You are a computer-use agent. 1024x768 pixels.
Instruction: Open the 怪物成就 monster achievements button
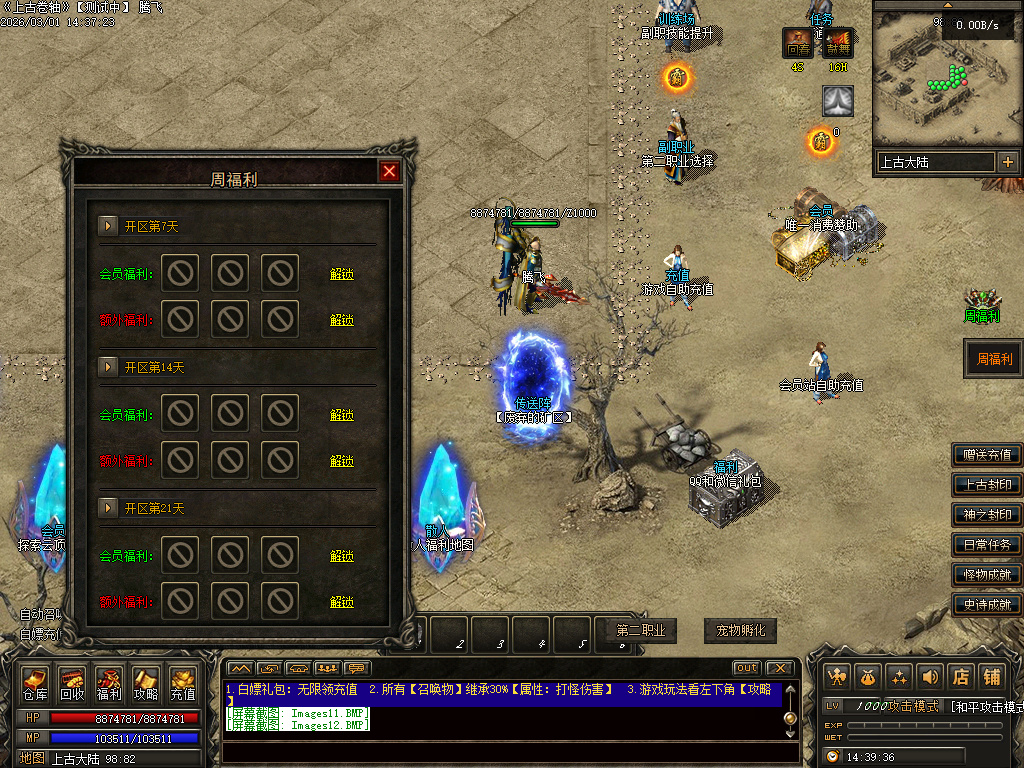pyautogui.click(x=987, y=575)
